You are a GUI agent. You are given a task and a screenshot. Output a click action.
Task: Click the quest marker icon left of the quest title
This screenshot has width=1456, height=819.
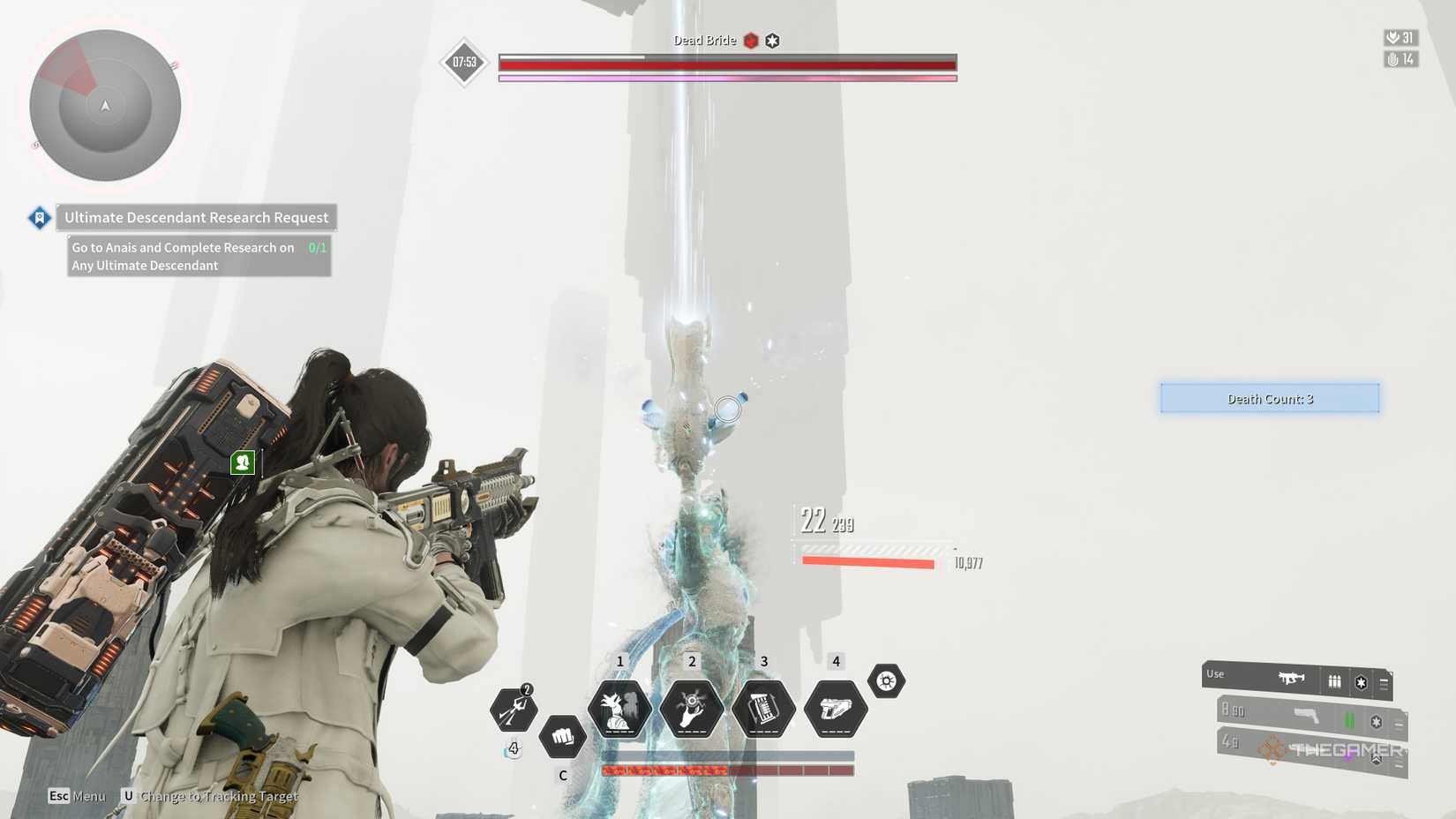[39, 217]
